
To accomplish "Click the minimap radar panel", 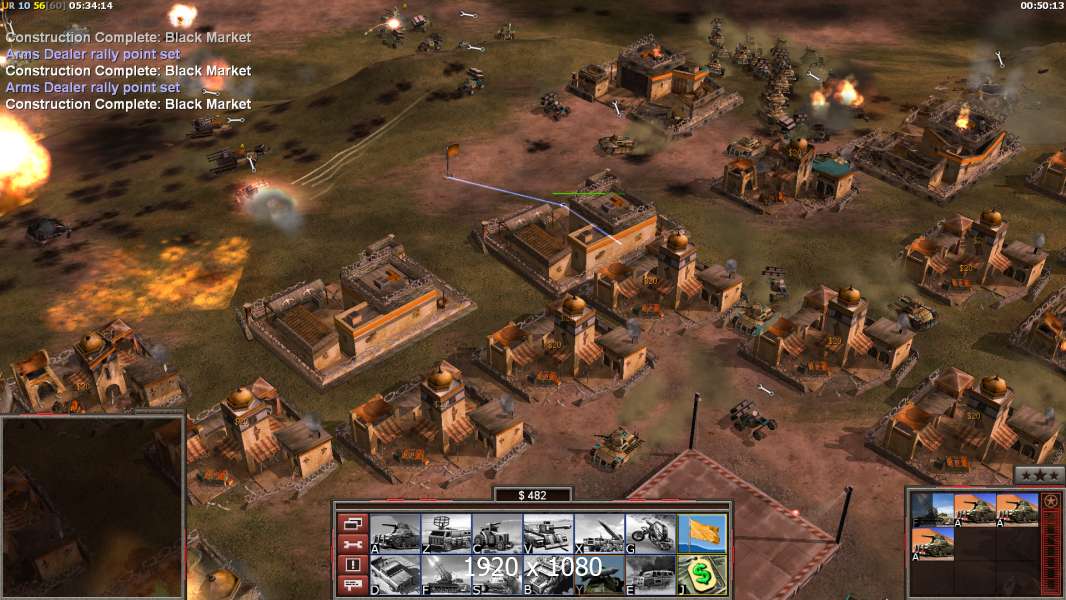I will pos(92,503).
